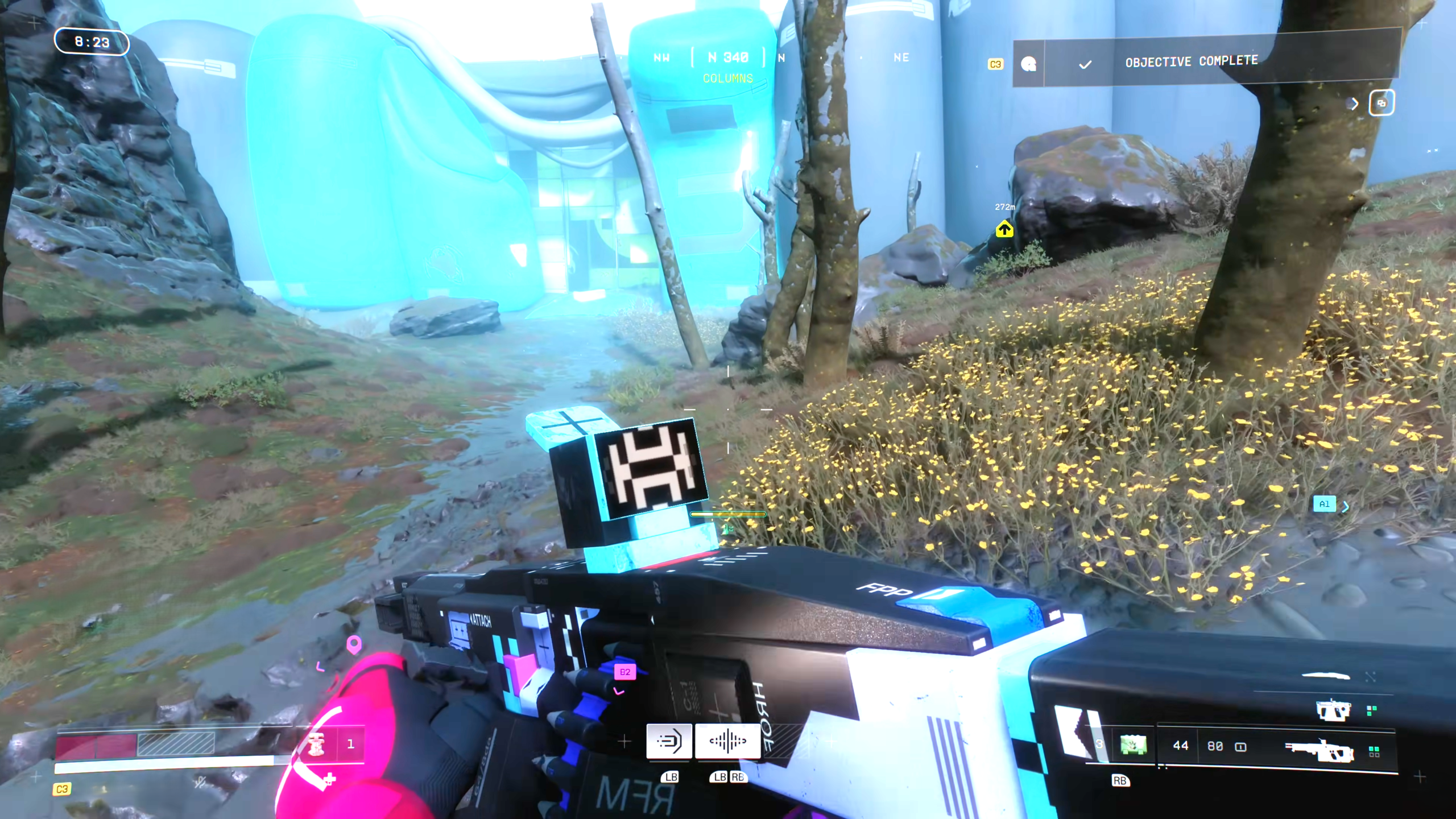The width and height of the screenshot is (1456, 819).
Task: Select the cyan A1 squad marker
Action: pos(1324,504)
